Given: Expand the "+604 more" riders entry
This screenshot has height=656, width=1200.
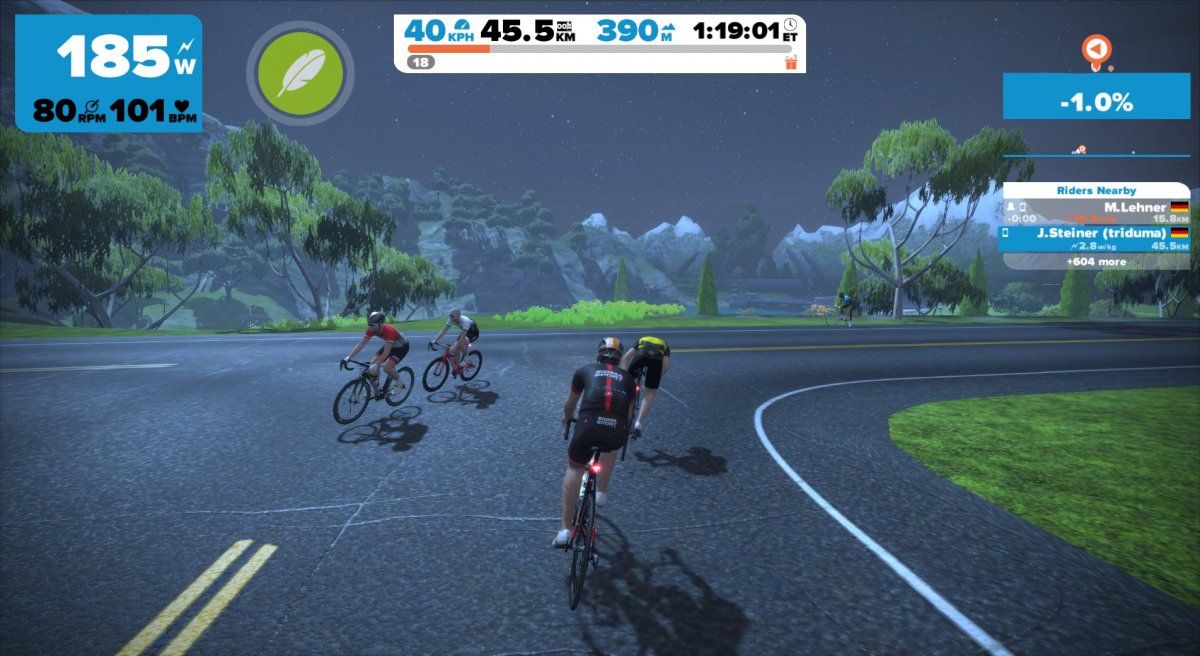Looking at the screenshot, I should click(1096, 261).
